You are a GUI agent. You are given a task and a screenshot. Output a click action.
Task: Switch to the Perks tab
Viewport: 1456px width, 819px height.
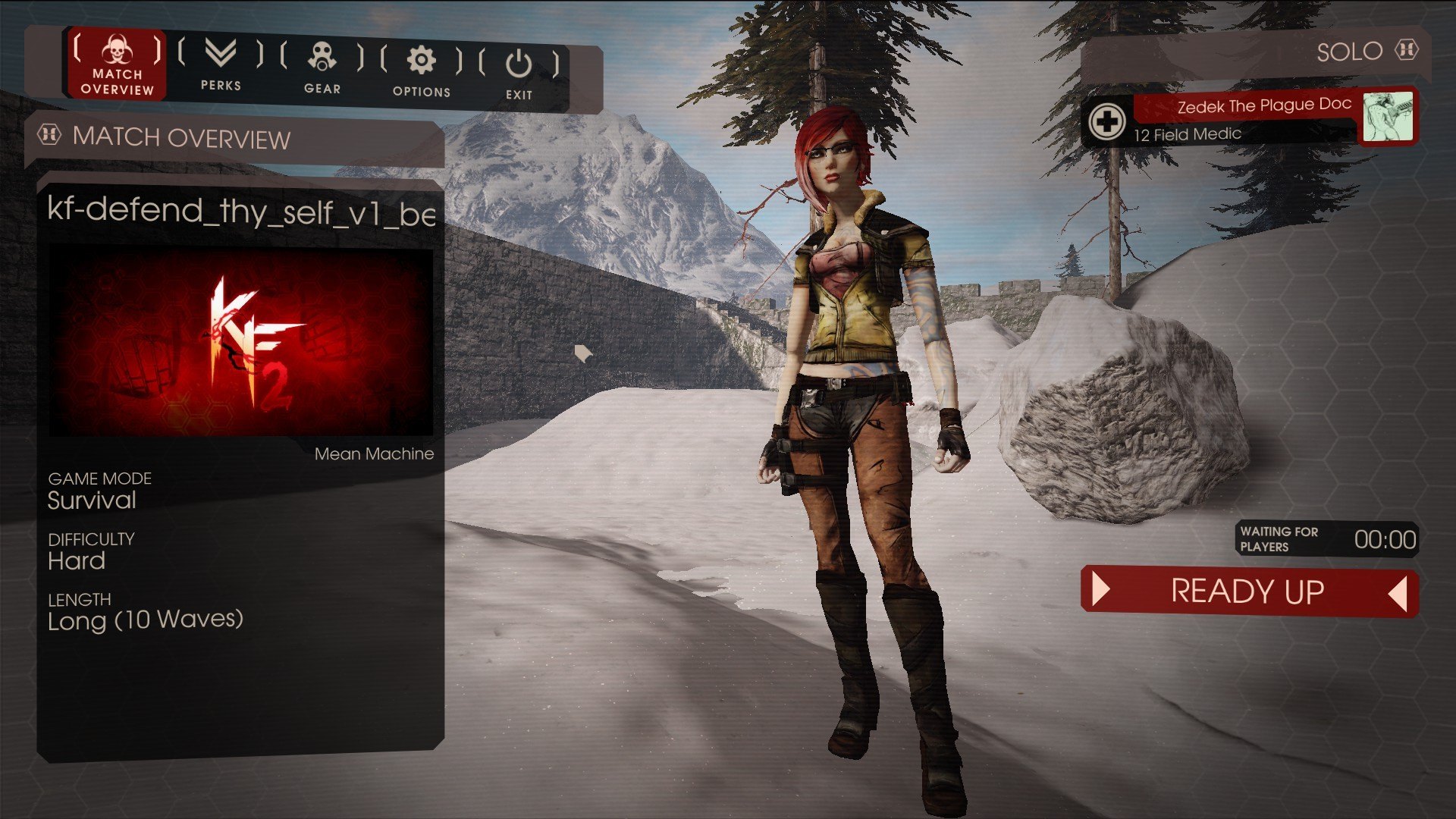221,66
